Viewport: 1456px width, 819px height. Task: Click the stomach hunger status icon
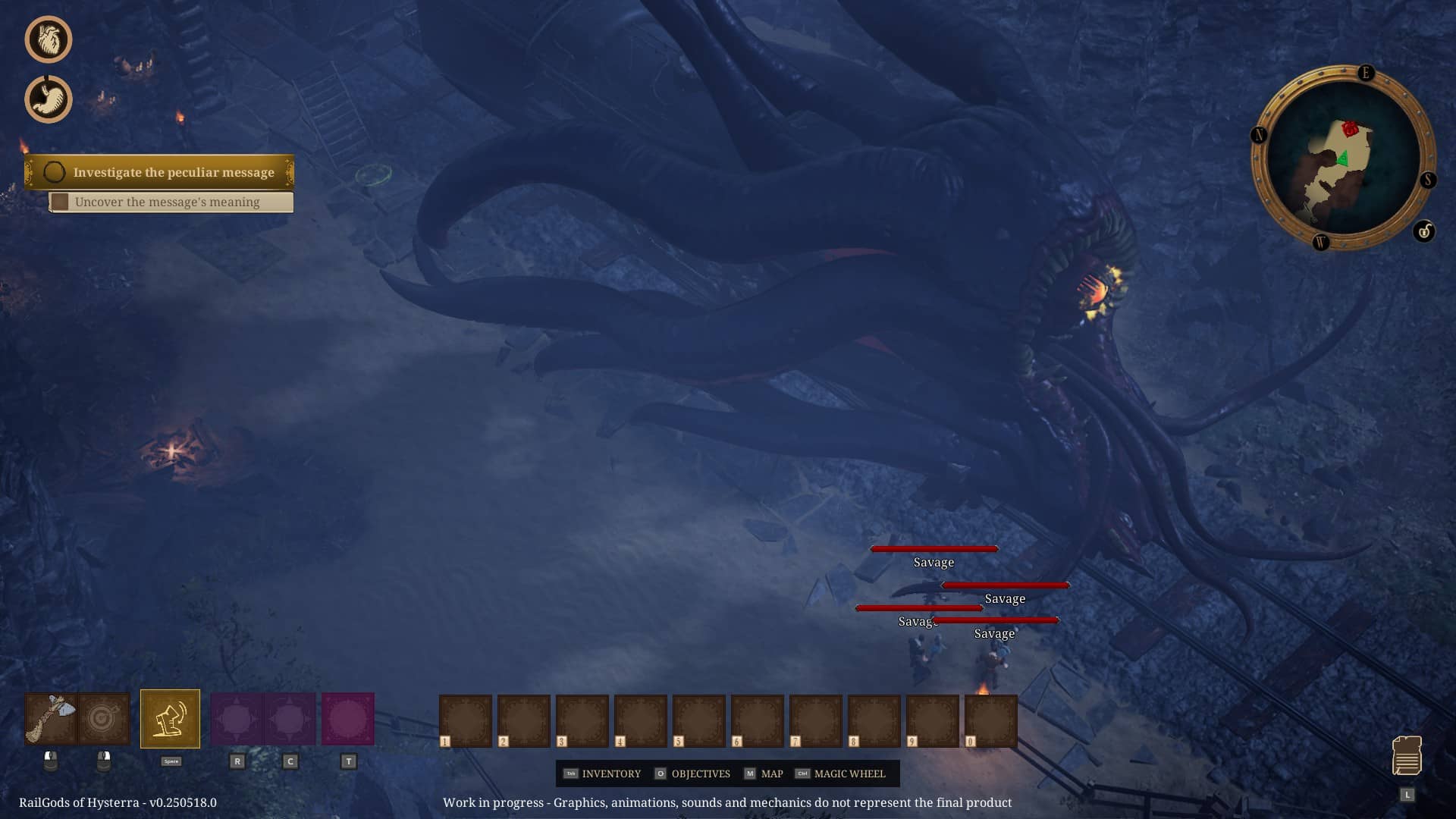[x=49, y=99]
